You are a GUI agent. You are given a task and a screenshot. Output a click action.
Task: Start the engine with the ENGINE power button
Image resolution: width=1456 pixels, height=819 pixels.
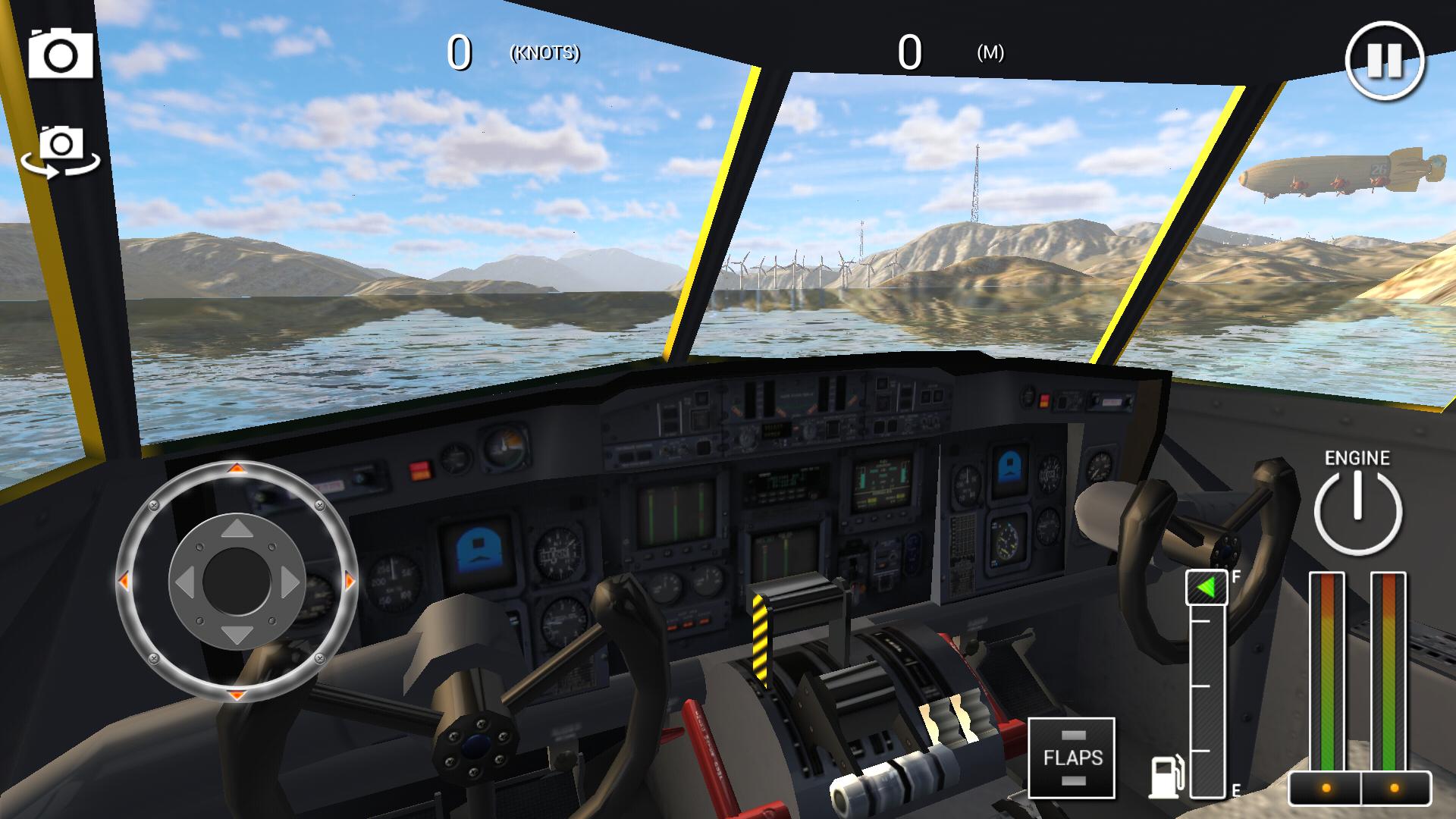1359,513
